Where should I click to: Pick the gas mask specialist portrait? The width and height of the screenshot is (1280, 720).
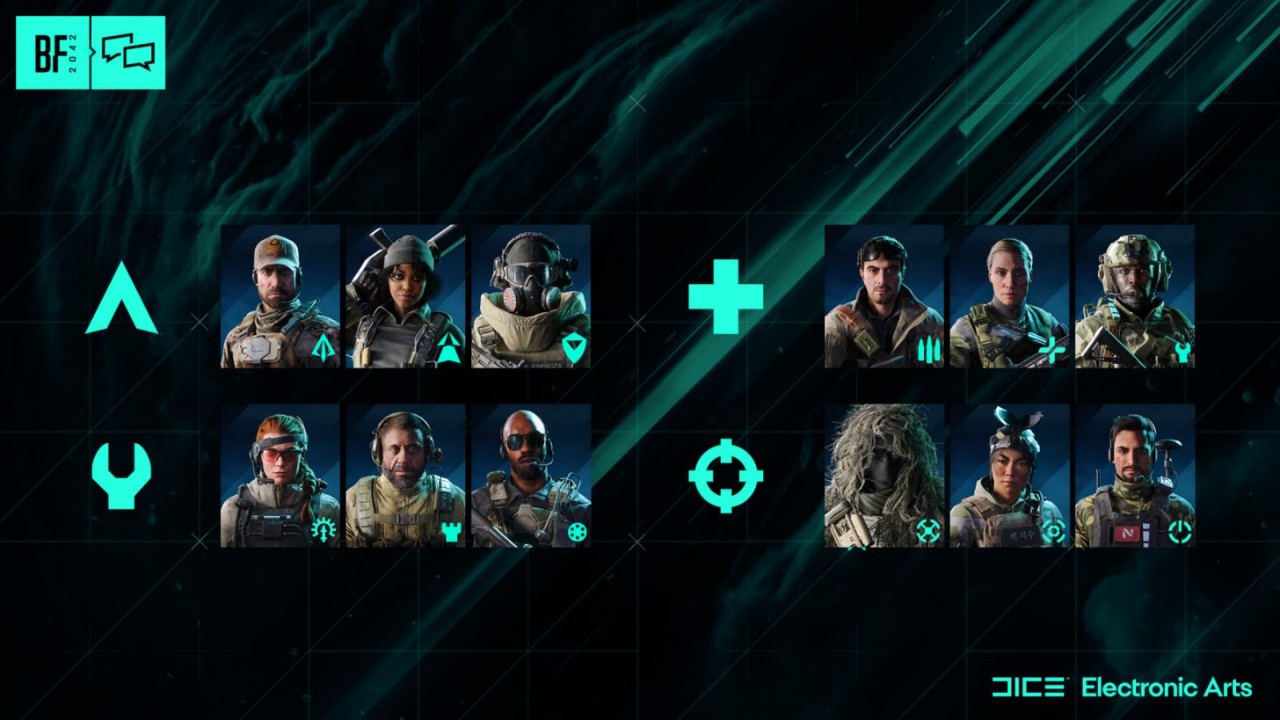531,296
